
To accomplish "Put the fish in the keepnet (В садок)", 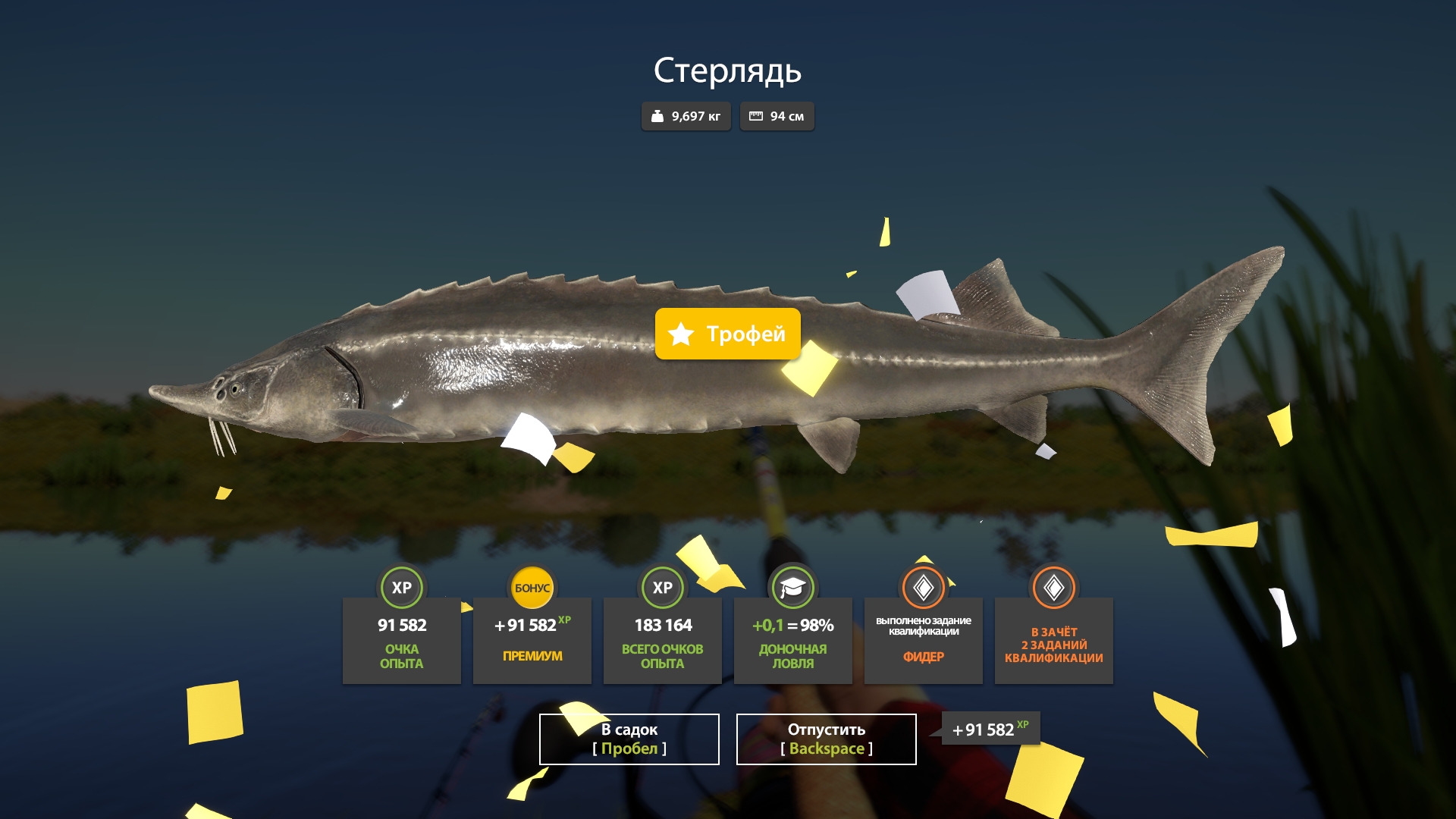I will (x=629, y=739).
